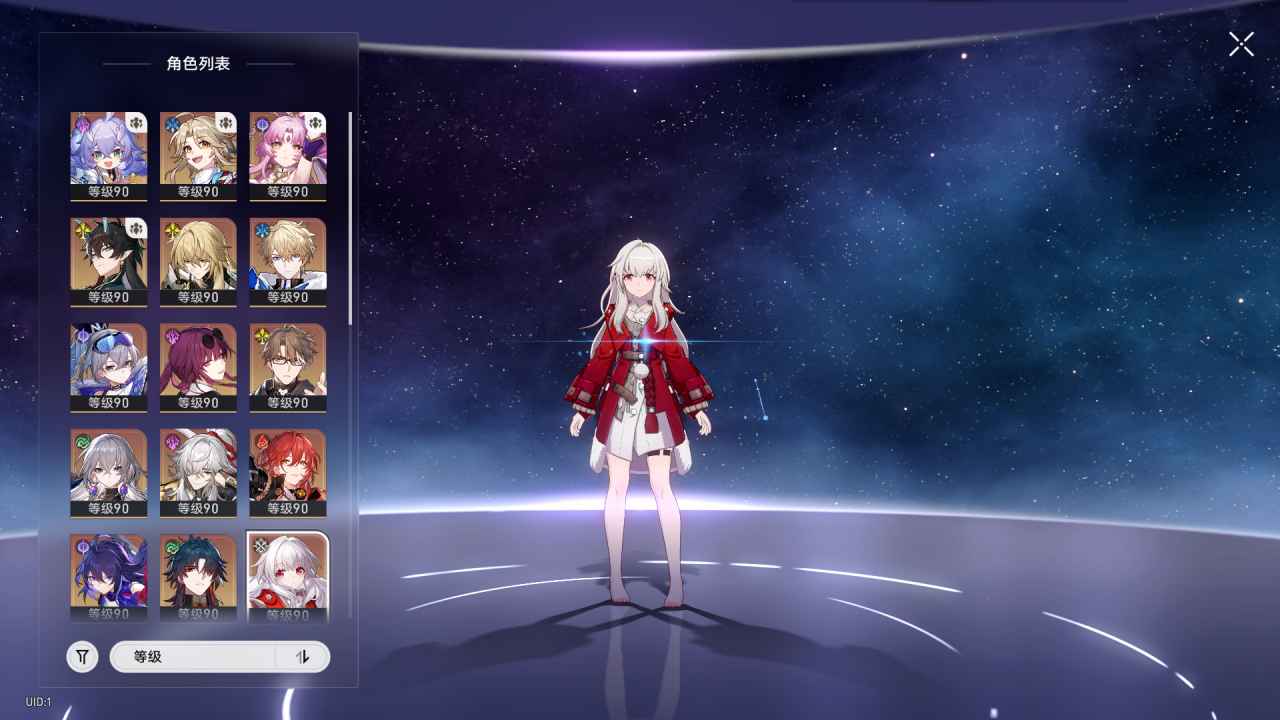Image resolution: width=1280 pixels, height=720 pixels.
Task: Open the character filter funnel button
Action: (x=83, y=657)
